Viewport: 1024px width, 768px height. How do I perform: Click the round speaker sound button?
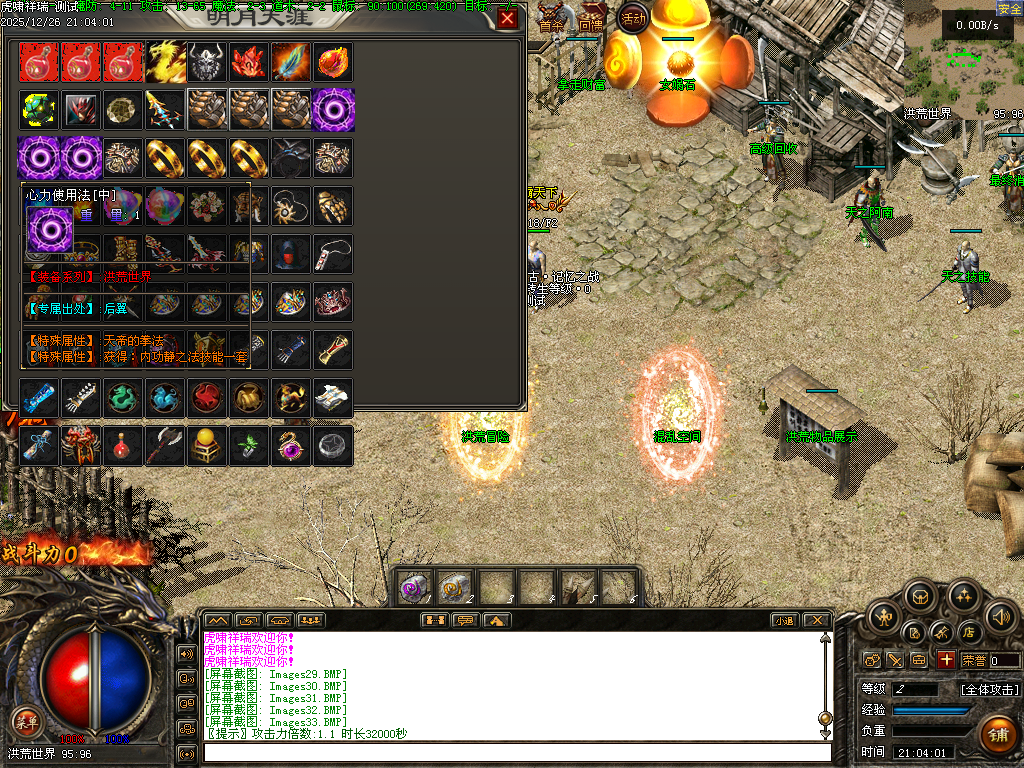pyautogui.click(x=1000, y=617)
